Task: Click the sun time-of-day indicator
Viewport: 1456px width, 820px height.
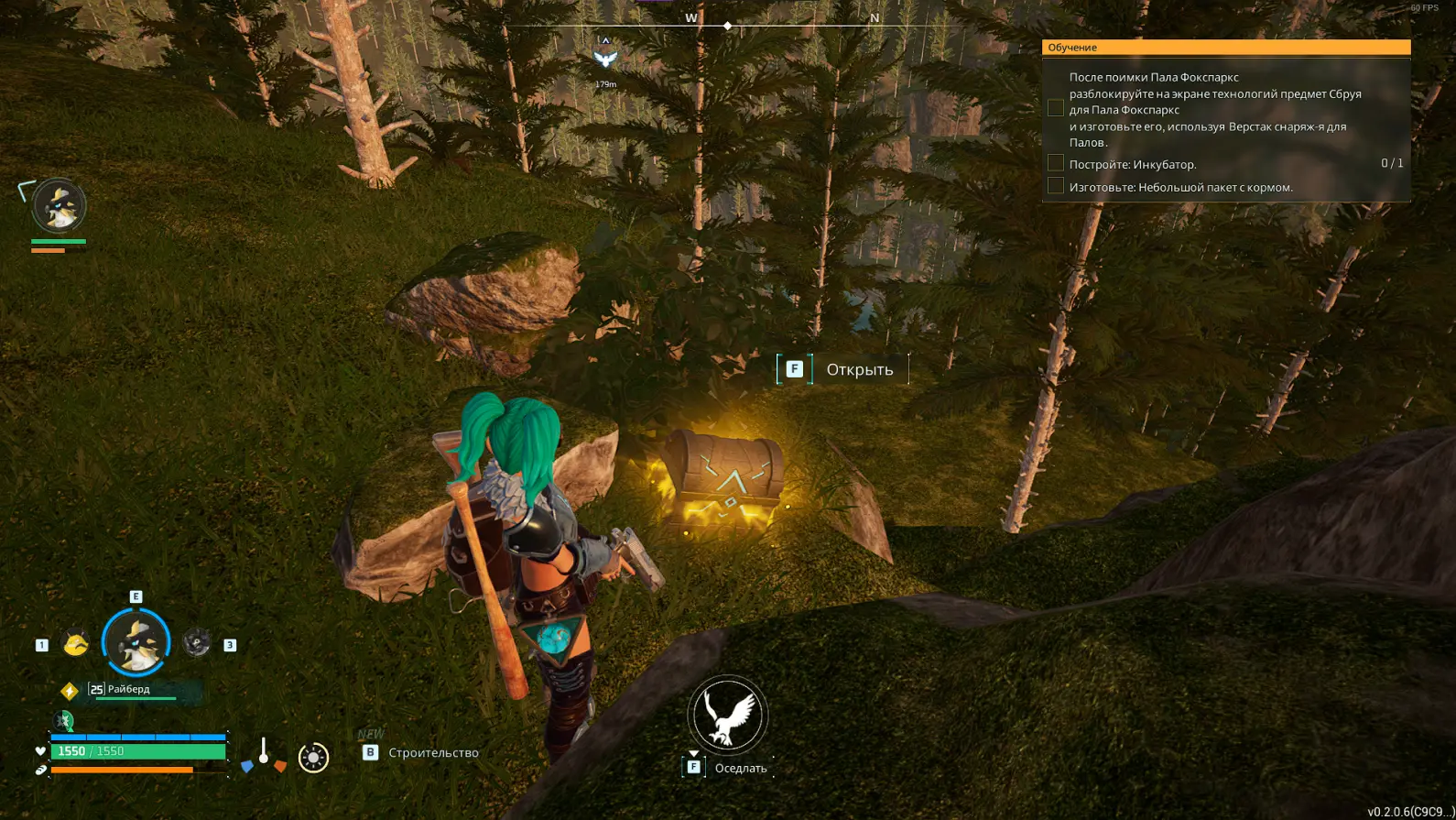Action: click(x=313, y=758)
